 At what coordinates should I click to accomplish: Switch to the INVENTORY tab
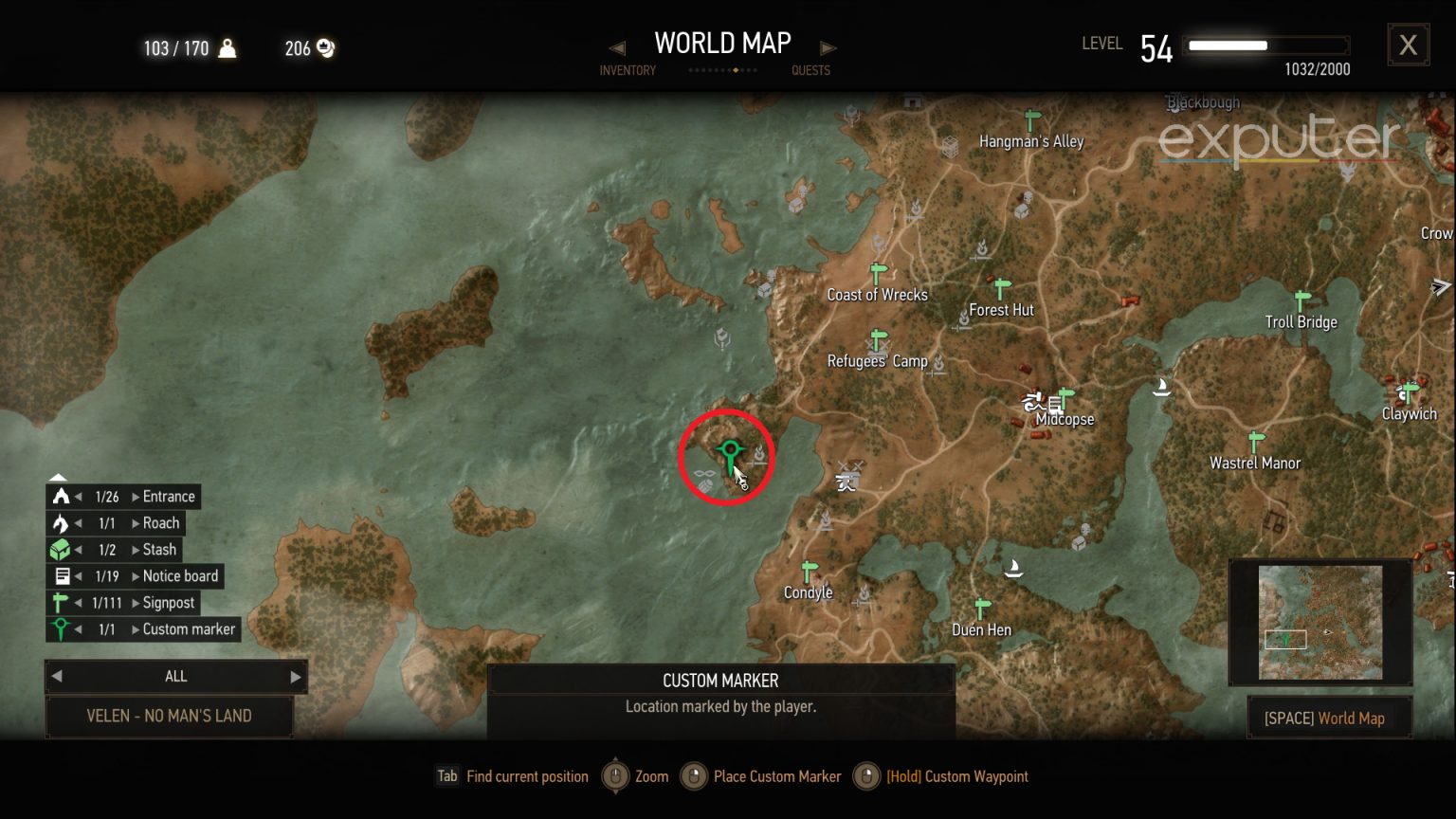tap(628, 70)
